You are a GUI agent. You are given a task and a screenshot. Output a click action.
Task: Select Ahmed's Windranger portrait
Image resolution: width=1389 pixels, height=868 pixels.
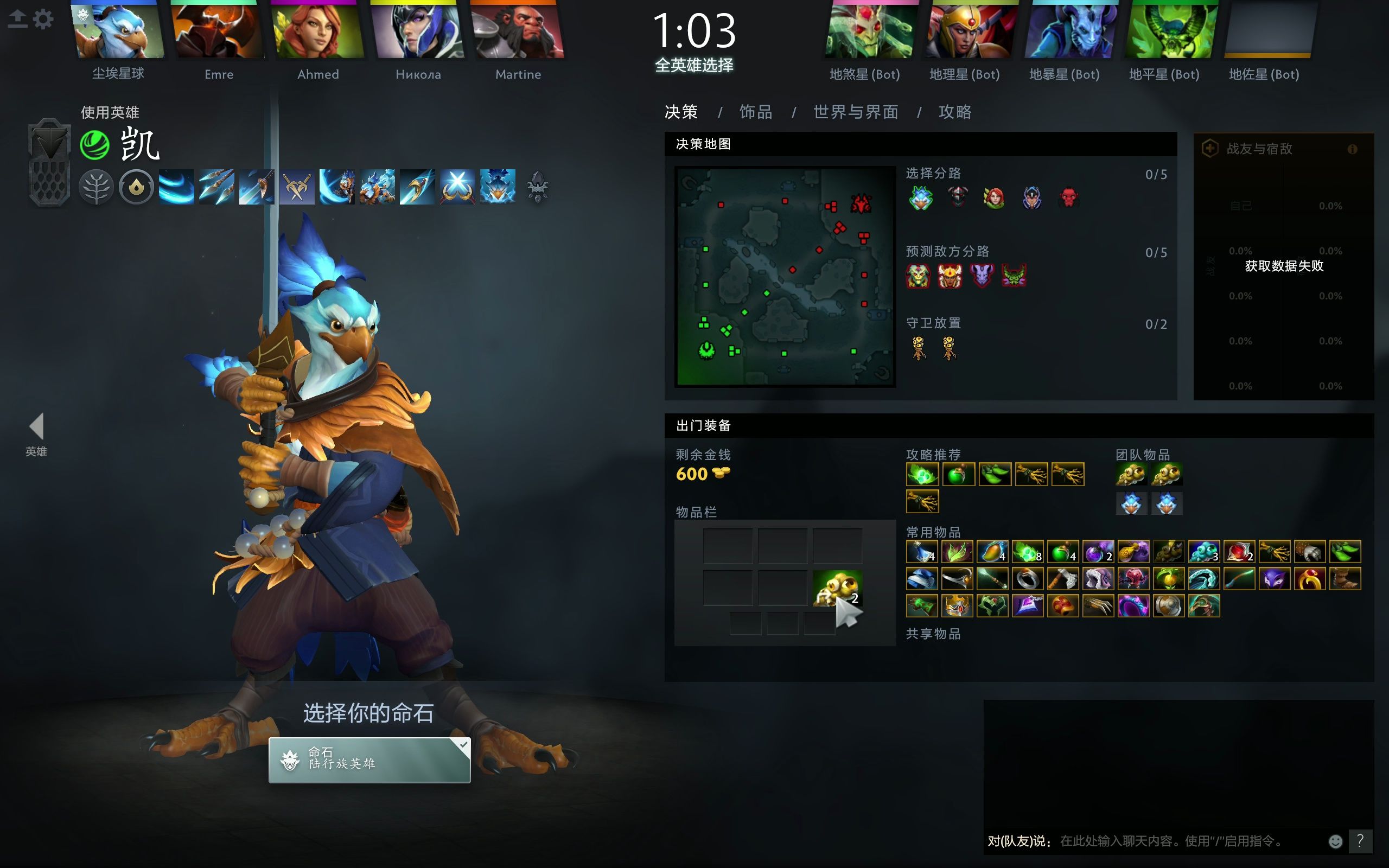click(318, 31)
